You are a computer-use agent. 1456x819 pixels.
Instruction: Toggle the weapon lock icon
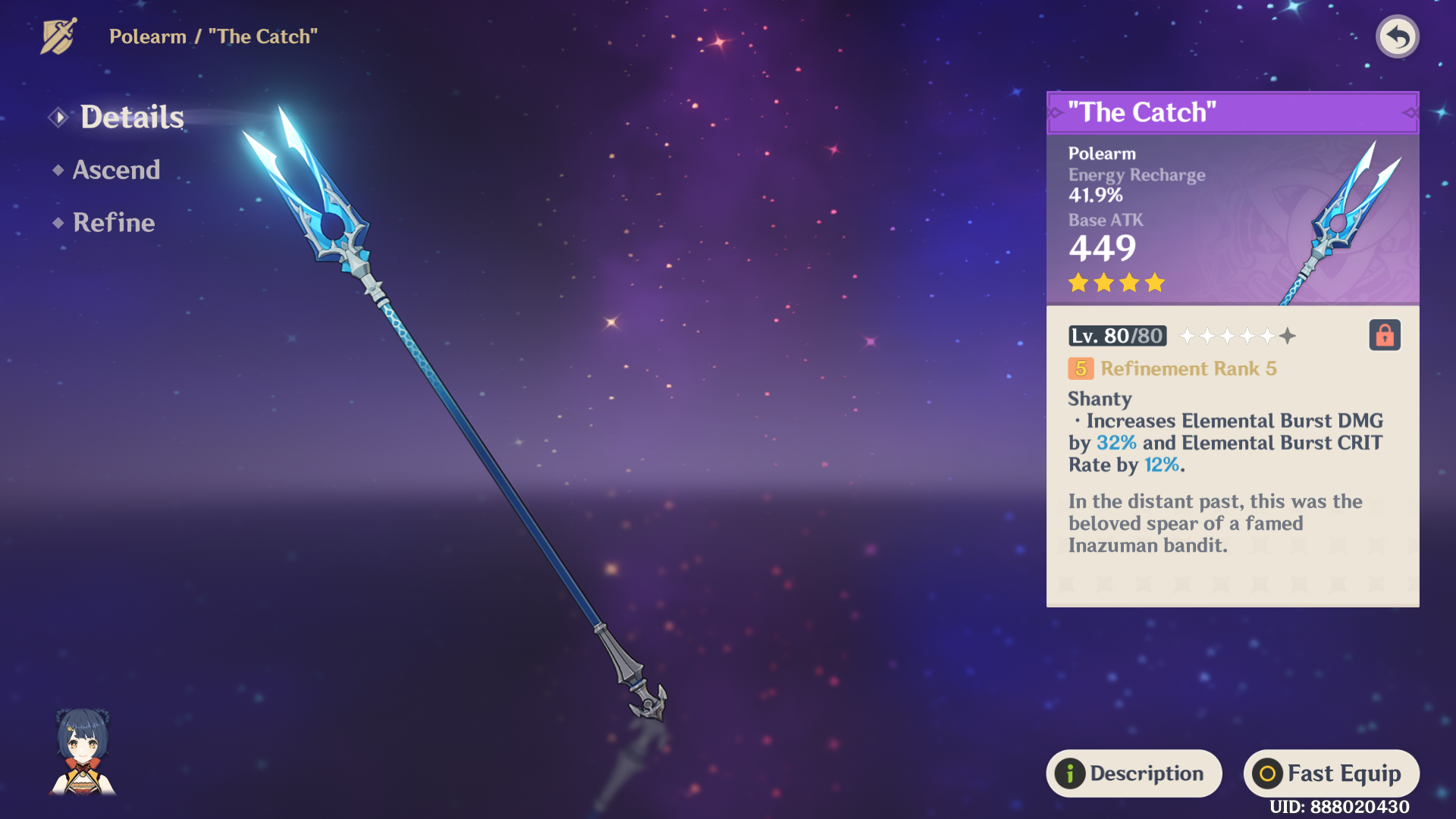[1384, 335]
